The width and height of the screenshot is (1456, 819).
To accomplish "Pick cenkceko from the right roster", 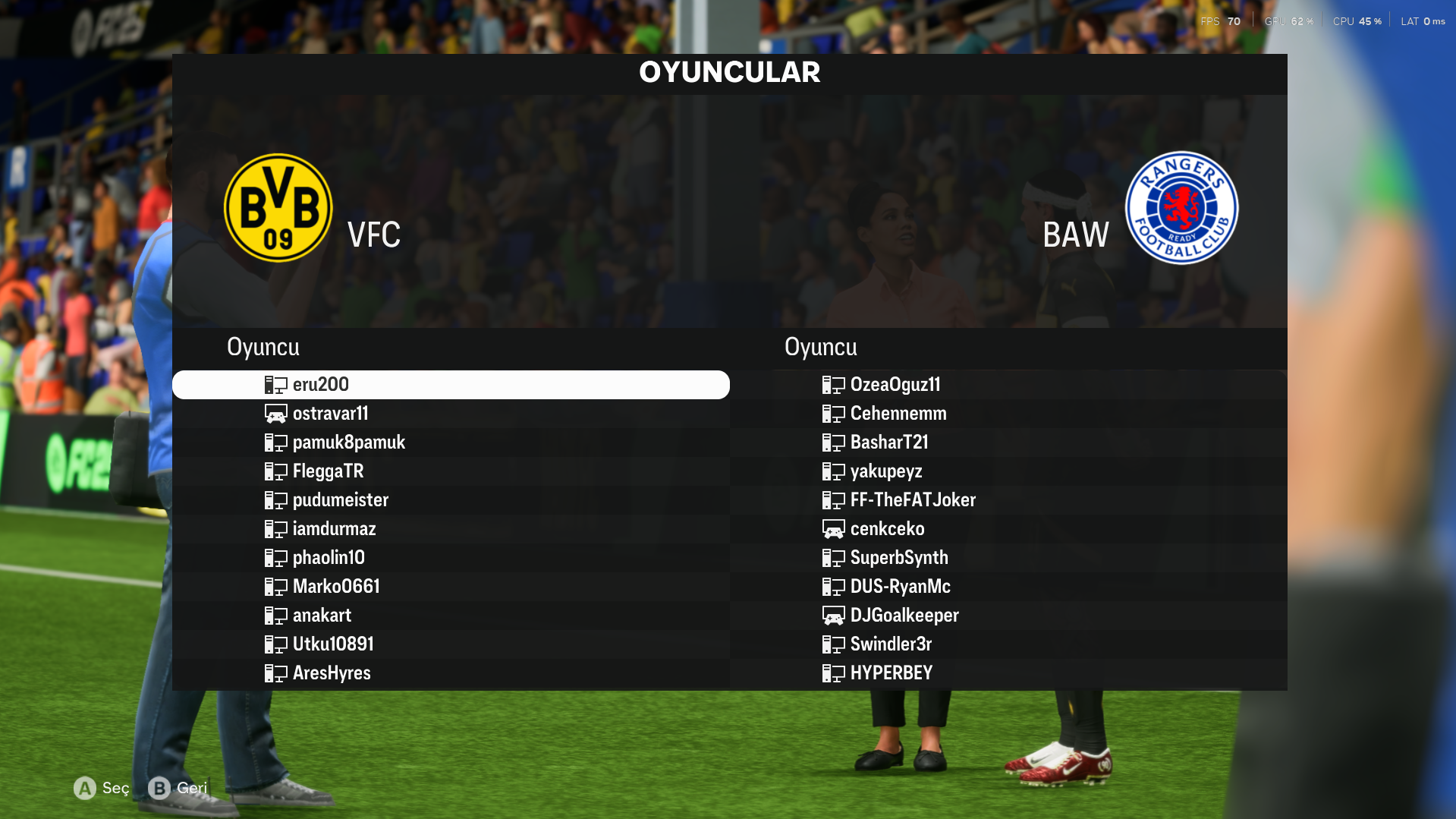I will coord(886,529).
